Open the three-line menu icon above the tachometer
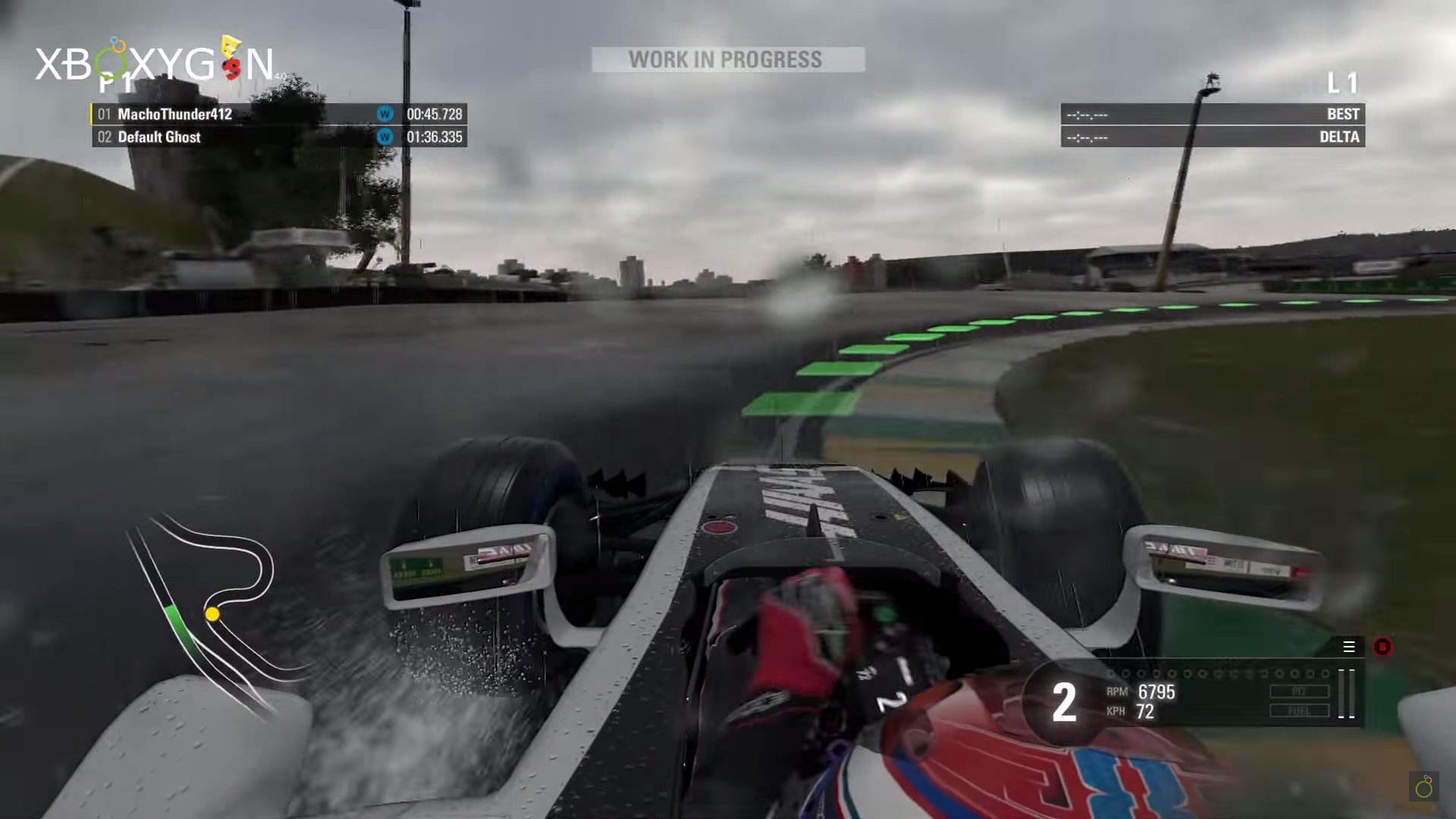This screenshot has width=1456, height=819. coord(1349,647)
